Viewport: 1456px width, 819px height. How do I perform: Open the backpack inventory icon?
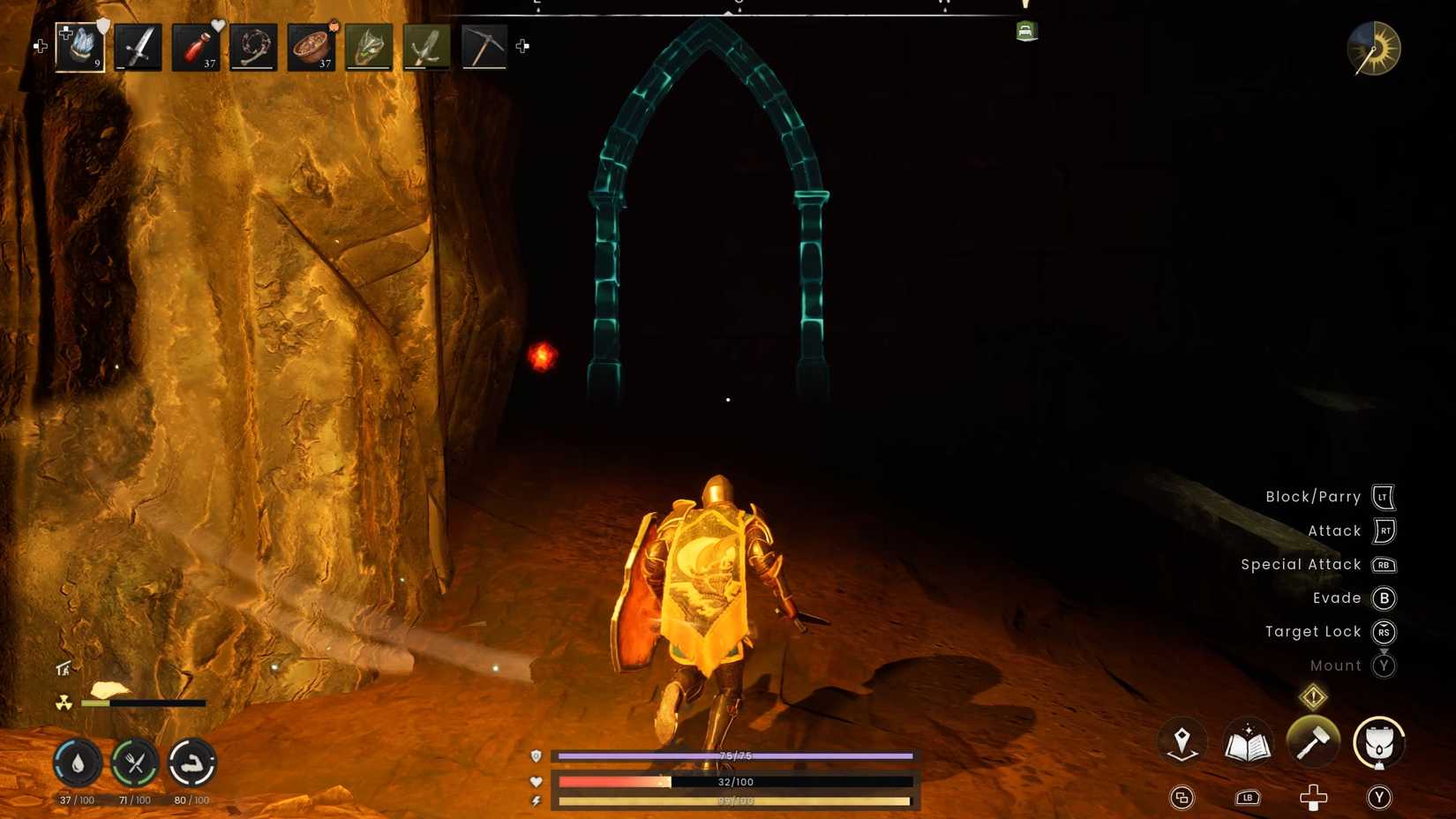[1379, 743]
